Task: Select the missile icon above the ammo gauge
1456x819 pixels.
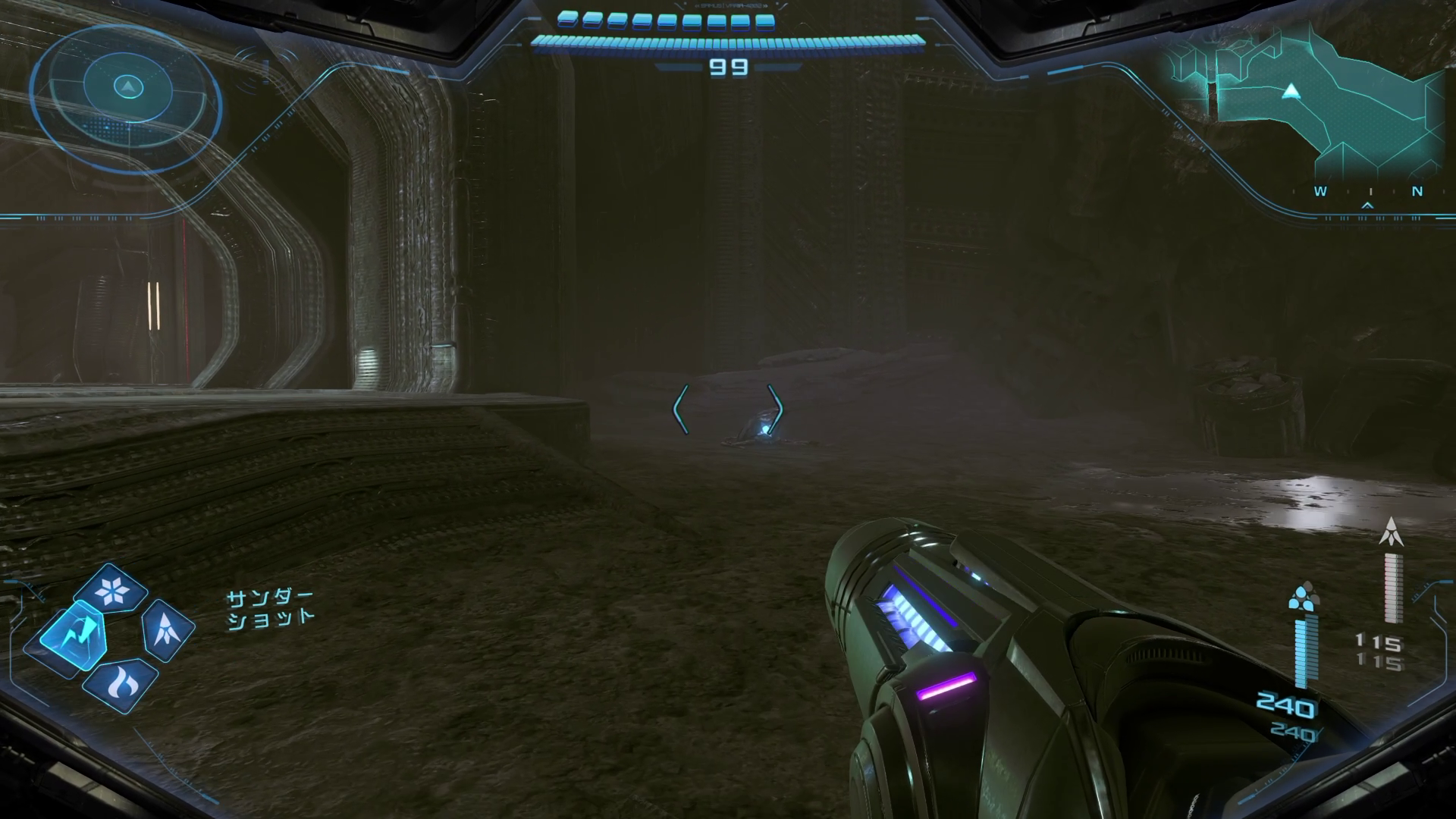Action: 1392,532
